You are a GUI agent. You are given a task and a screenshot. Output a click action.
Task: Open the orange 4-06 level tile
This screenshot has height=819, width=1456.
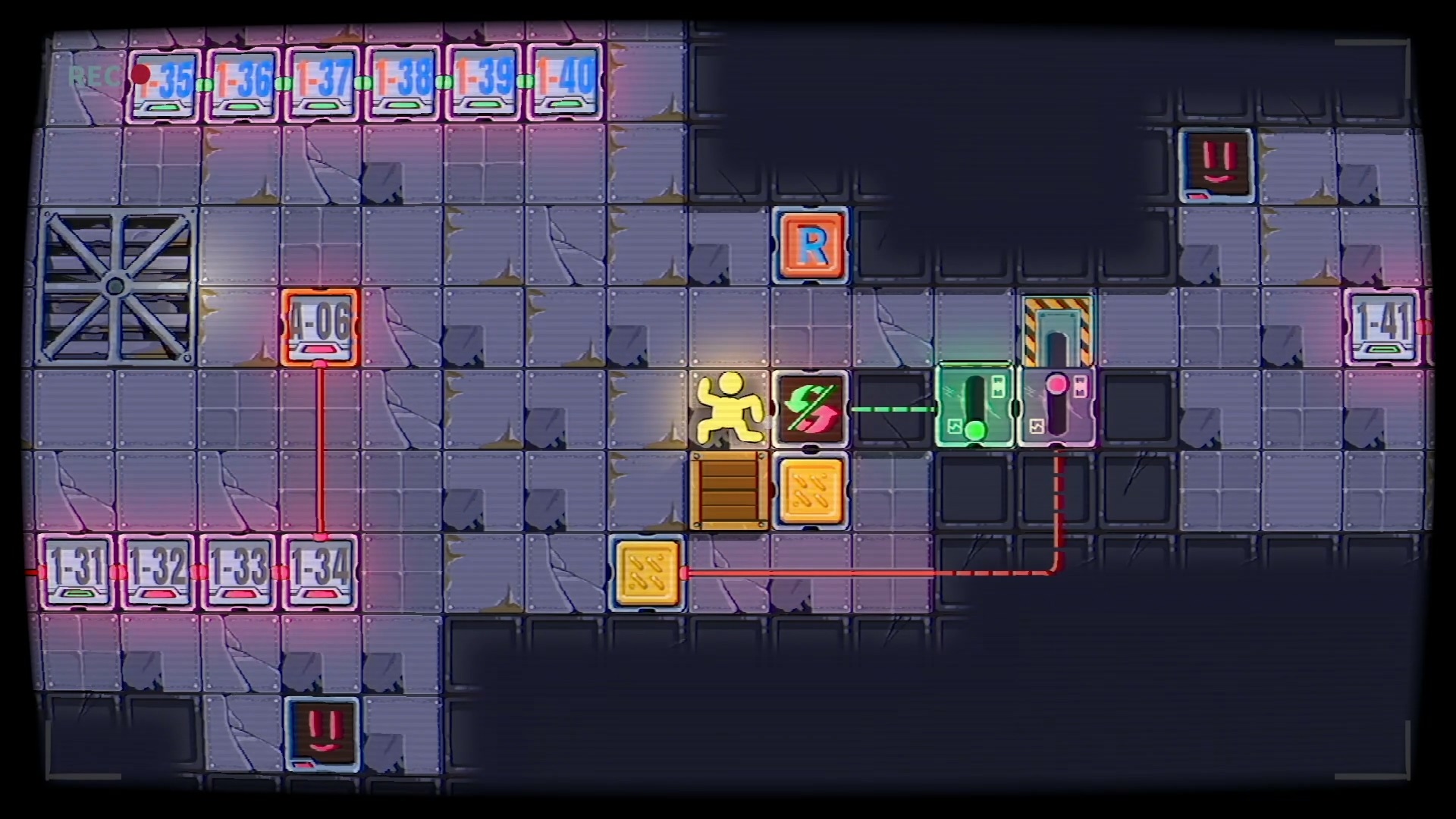pyautogui.click(x=320, y=328)
